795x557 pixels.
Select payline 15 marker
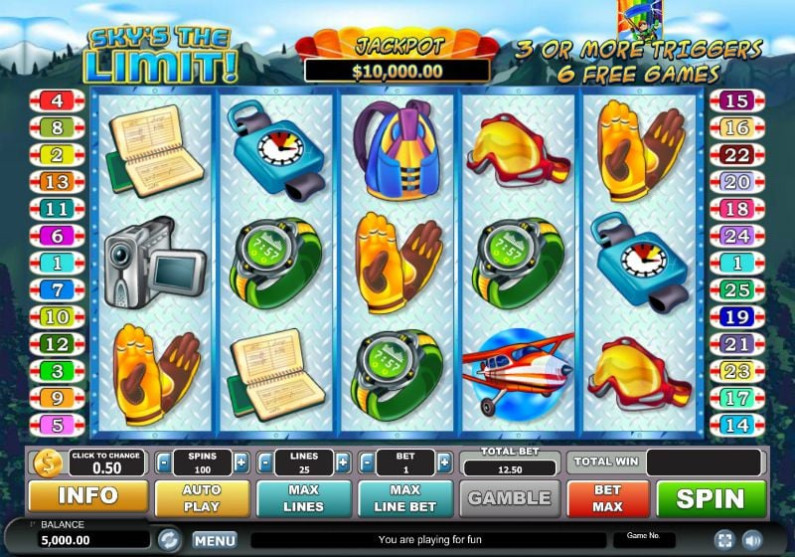click(737, 101)
